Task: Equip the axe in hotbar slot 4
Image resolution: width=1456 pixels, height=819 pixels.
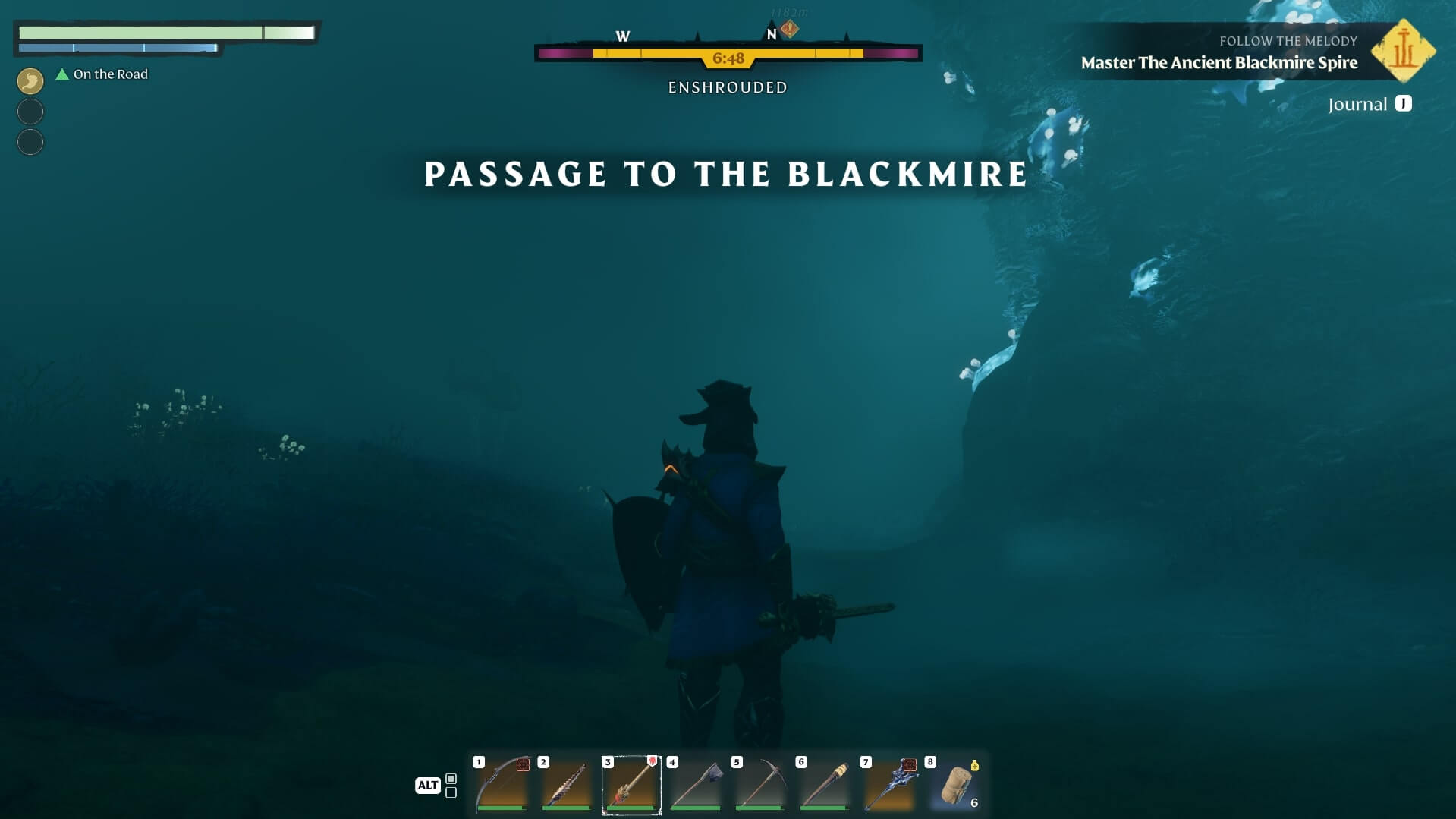Action: coord(696,785)
